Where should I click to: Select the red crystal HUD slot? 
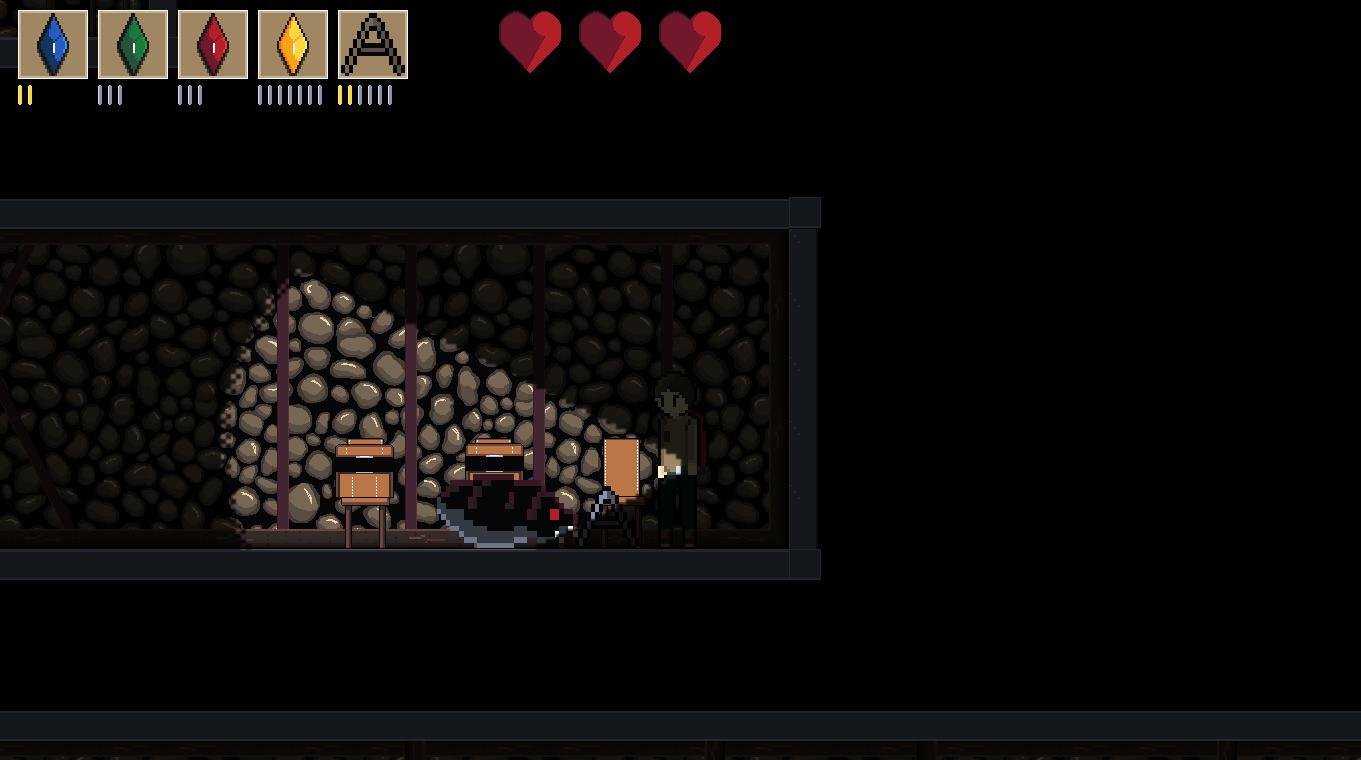213,43
